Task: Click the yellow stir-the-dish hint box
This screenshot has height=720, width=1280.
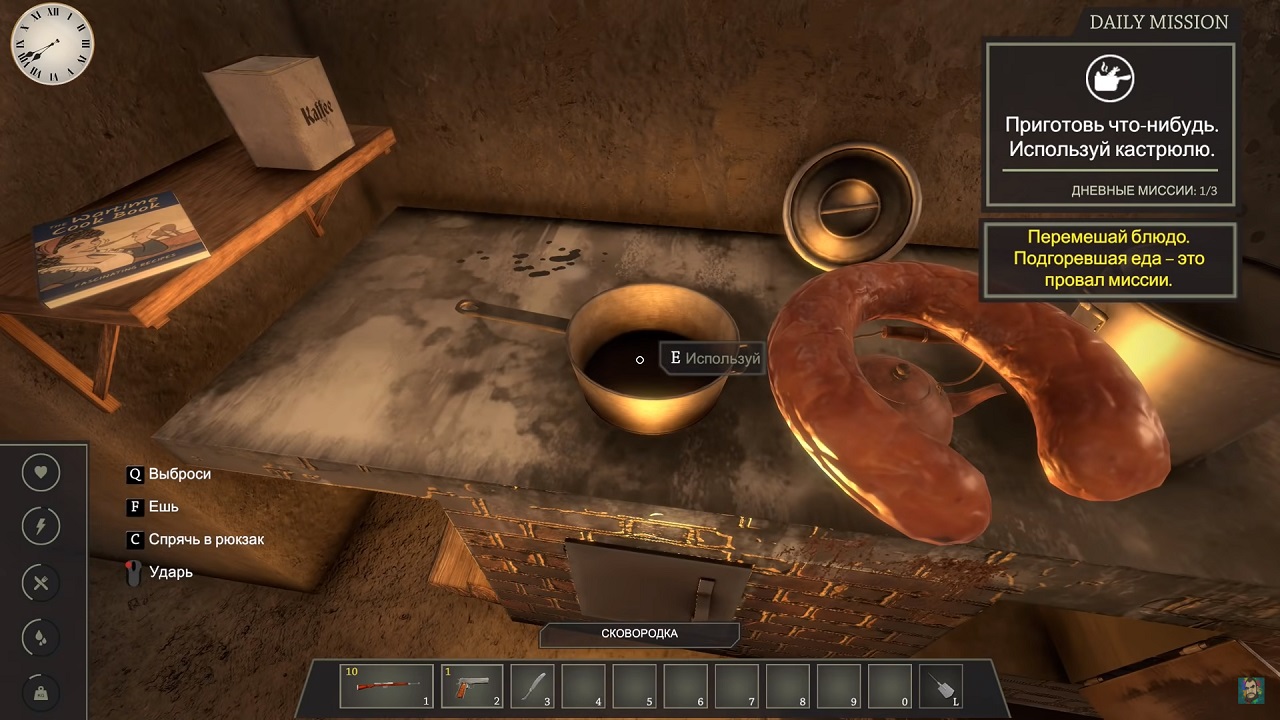Action: pyautogui.click(x=1108, y=260)
